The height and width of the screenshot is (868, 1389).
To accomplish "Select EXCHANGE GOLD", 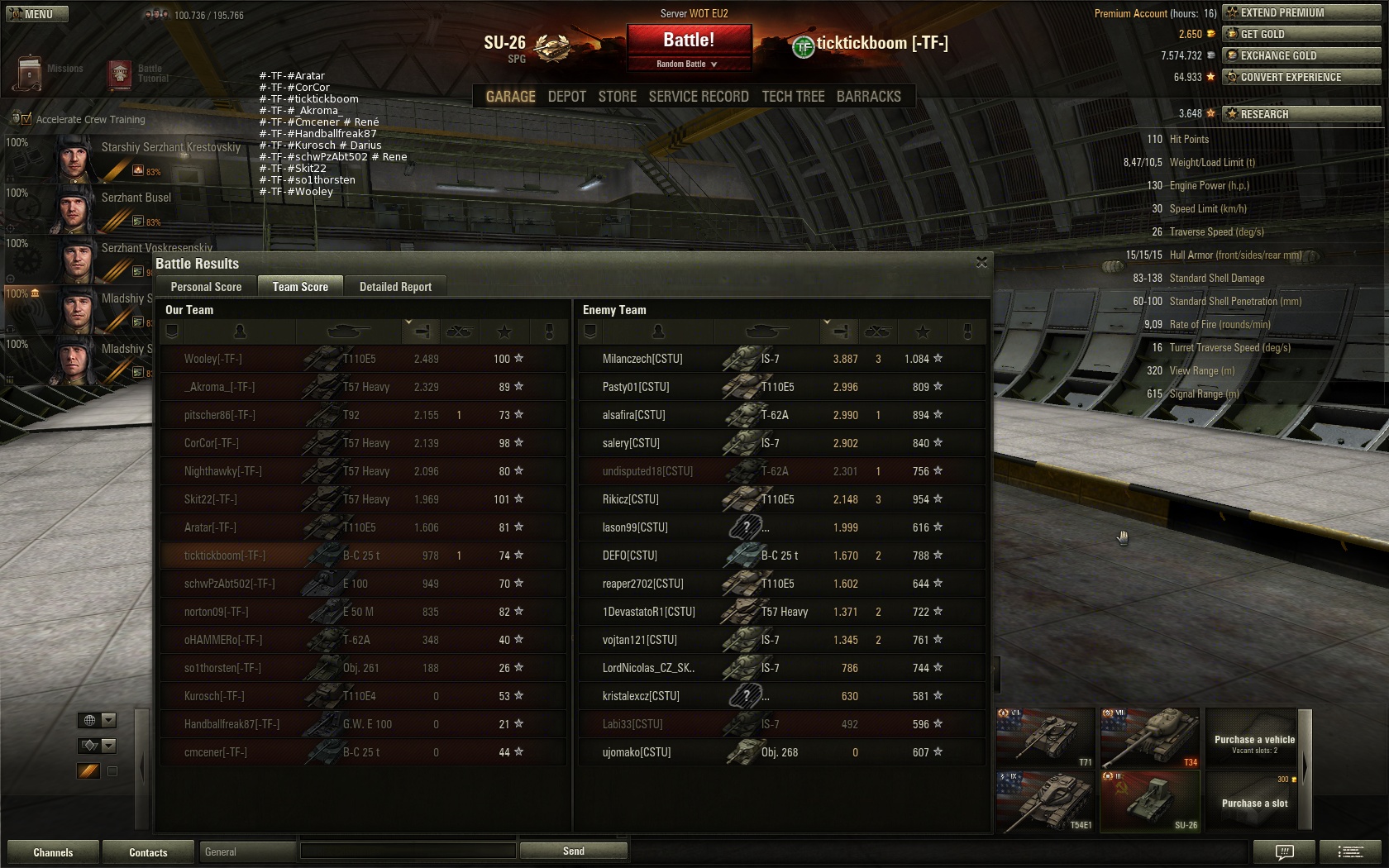I will [x=1301, y=55].
